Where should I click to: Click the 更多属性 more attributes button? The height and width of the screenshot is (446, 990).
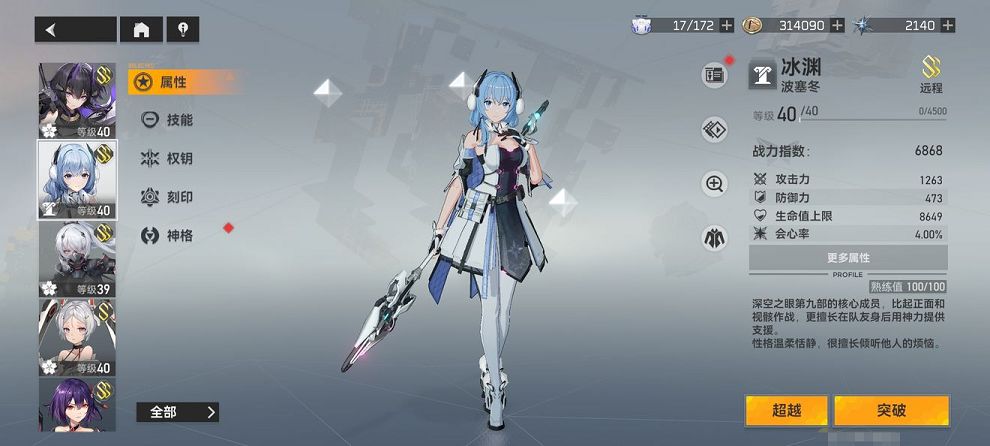847,258
